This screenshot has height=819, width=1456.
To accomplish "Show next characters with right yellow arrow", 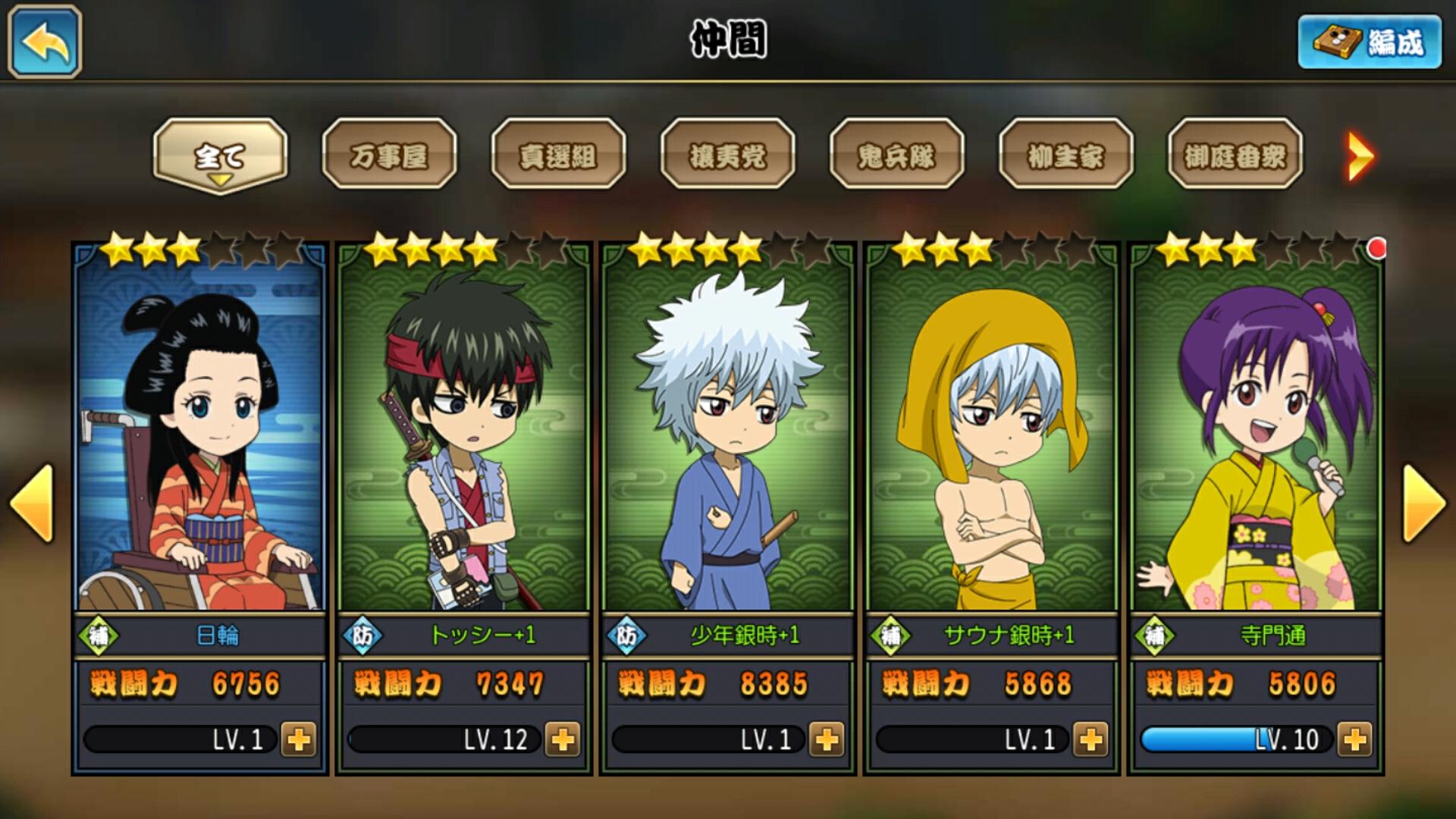I will [1424, 504].
